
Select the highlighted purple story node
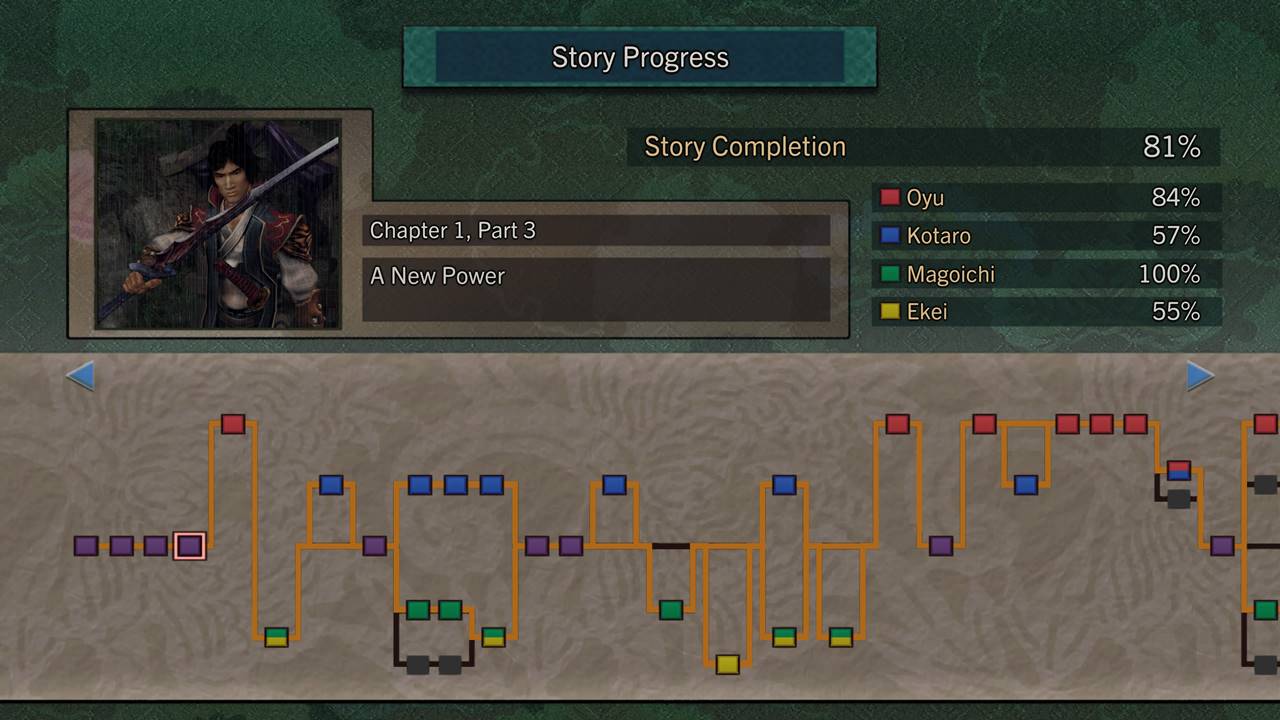[x=189, y=546]
